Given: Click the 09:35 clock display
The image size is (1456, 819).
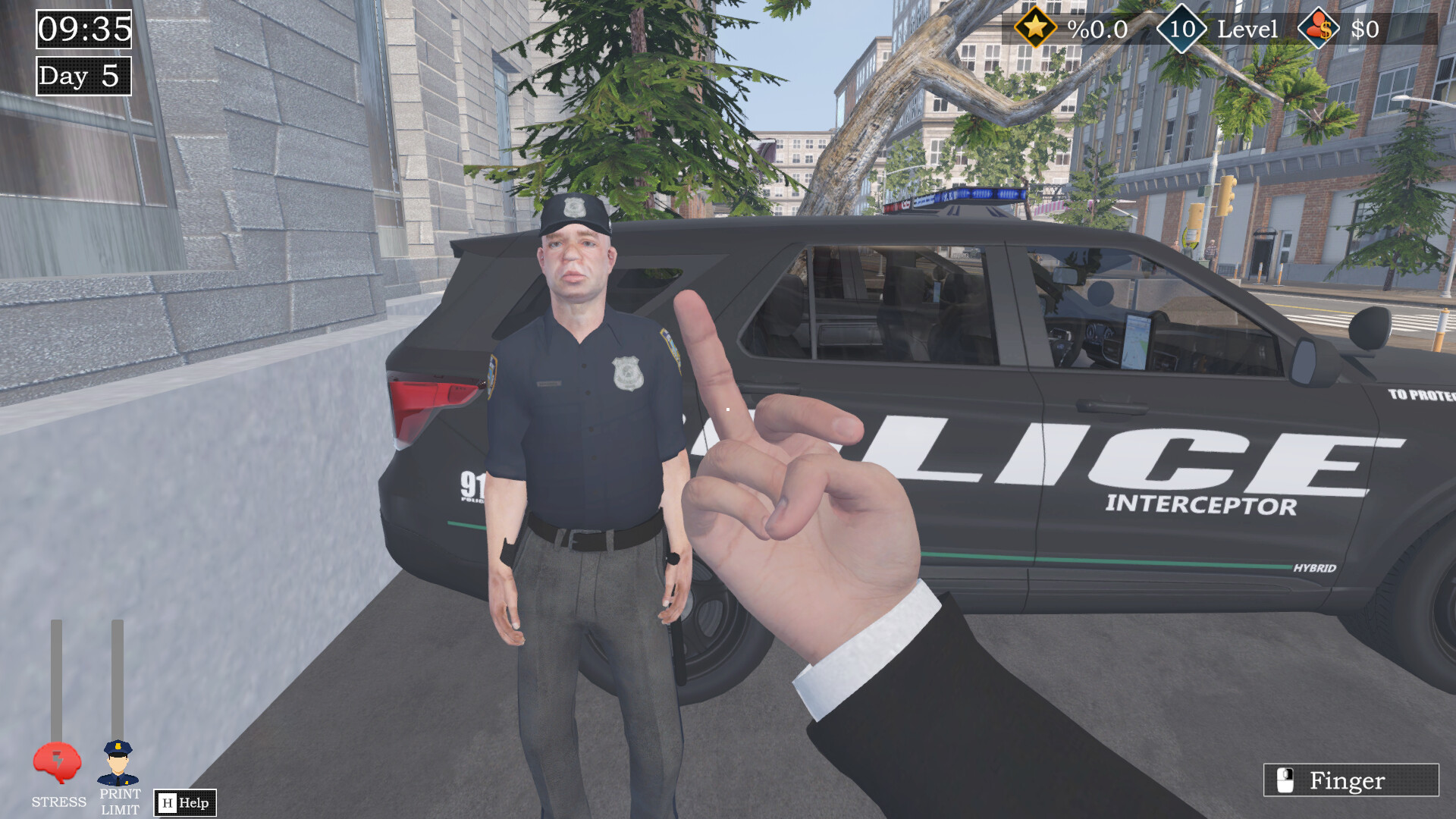Looking at the screenshot, I should 82,29.
